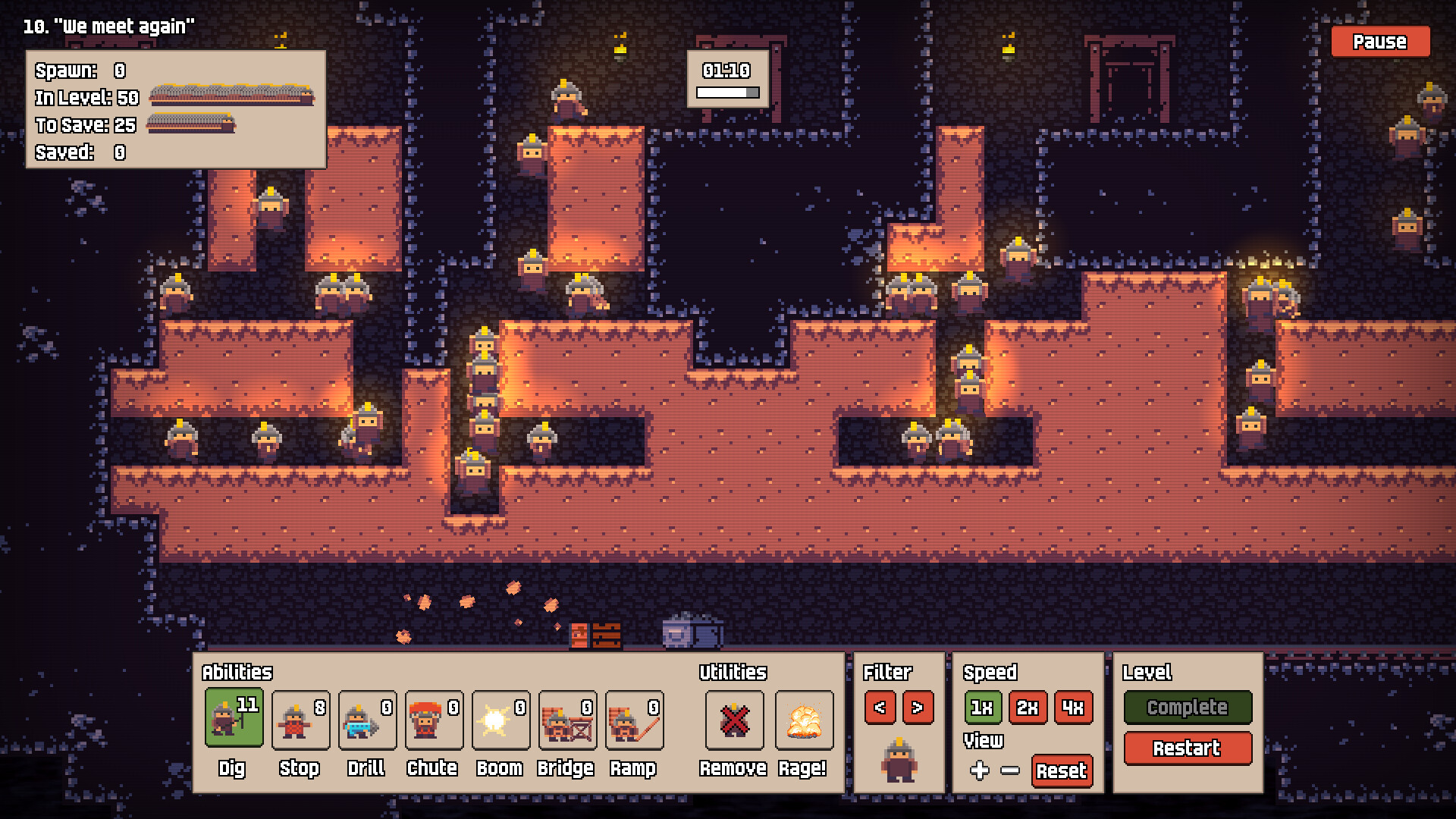Choose the Stop ability
The image size is (1456, 819).
tap(300, 719)
